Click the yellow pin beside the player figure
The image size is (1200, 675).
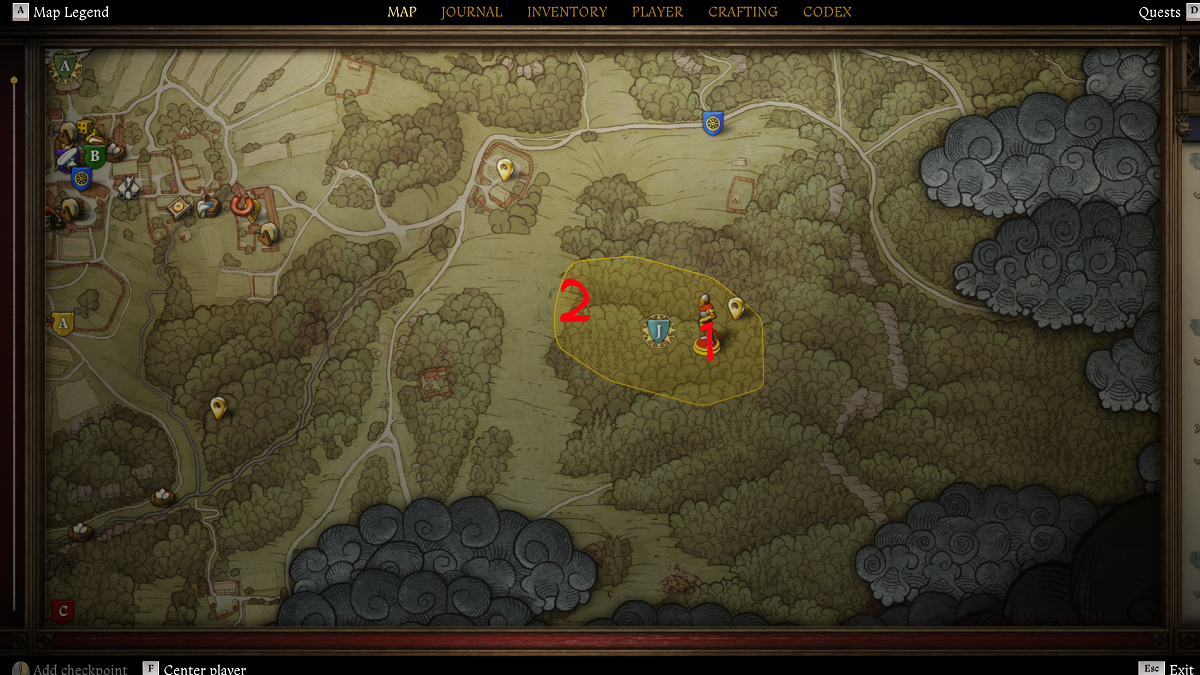[x=736, y=307]
